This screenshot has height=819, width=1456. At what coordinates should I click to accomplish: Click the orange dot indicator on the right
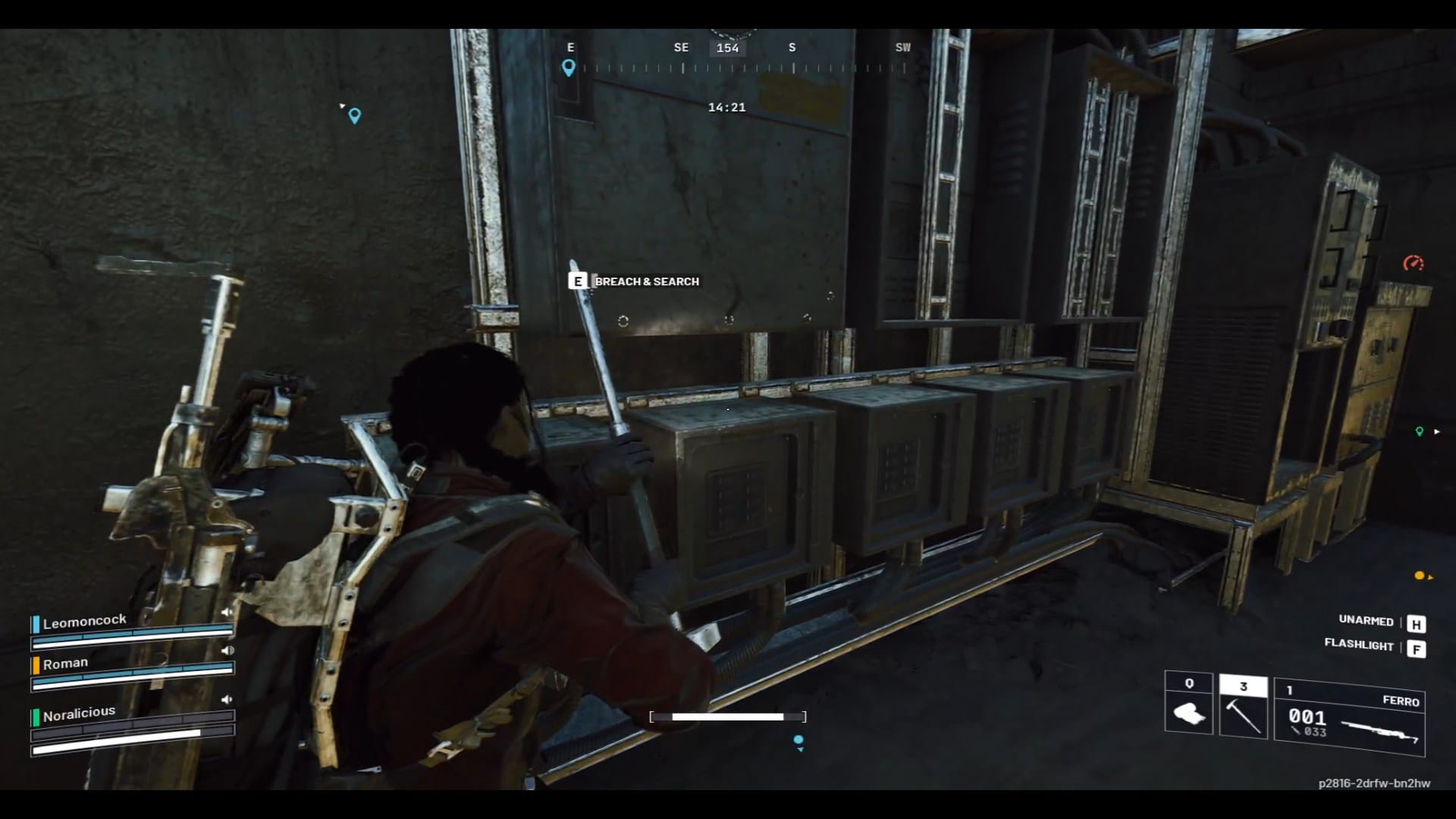[1418, 576]
